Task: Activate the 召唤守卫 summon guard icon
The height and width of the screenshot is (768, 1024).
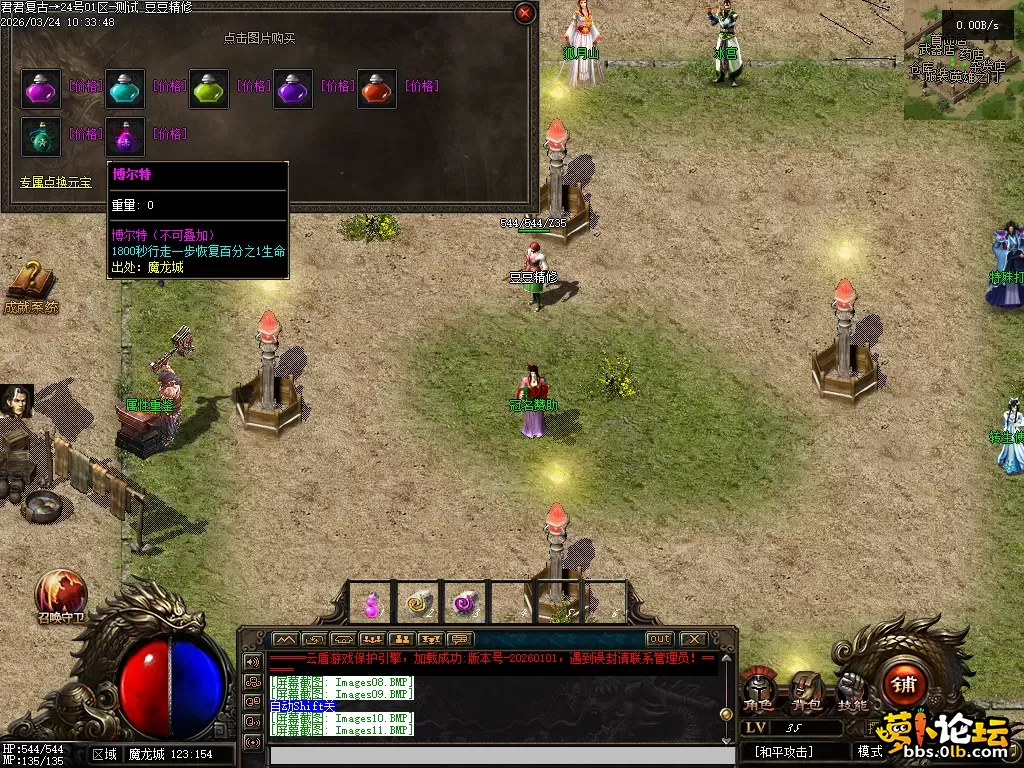Action: (61, 594)
